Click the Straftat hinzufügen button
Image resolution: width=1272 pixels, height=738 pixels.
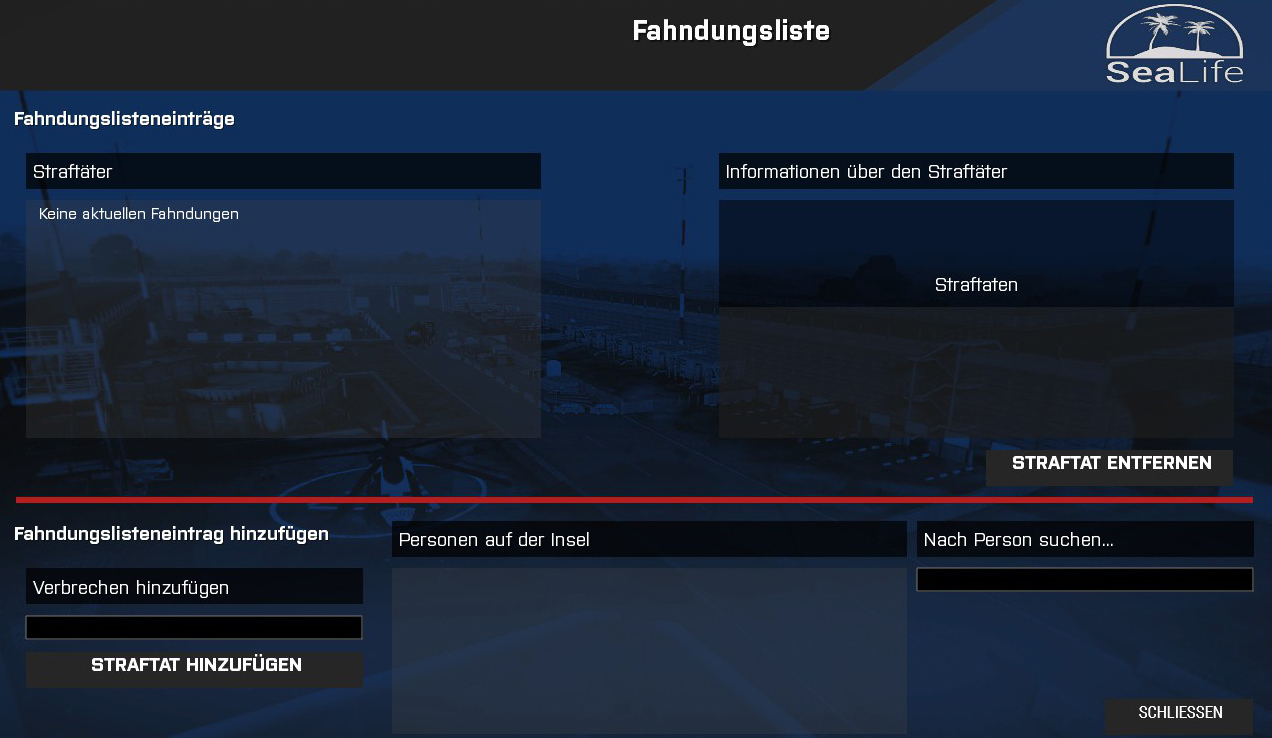pyautogui.click(x=195, y=667)
